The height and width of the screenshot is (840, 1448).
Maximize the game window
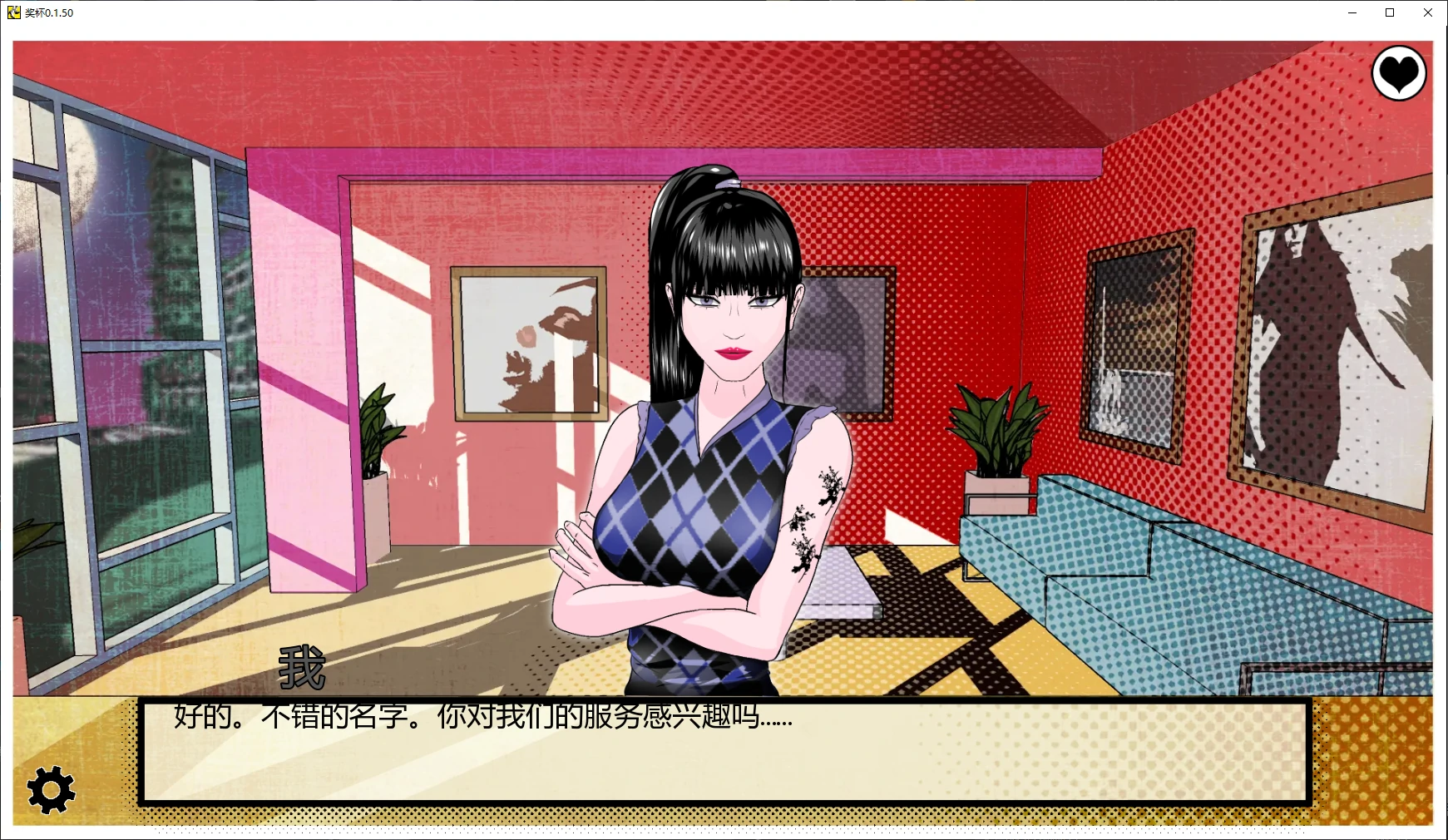1390,12
